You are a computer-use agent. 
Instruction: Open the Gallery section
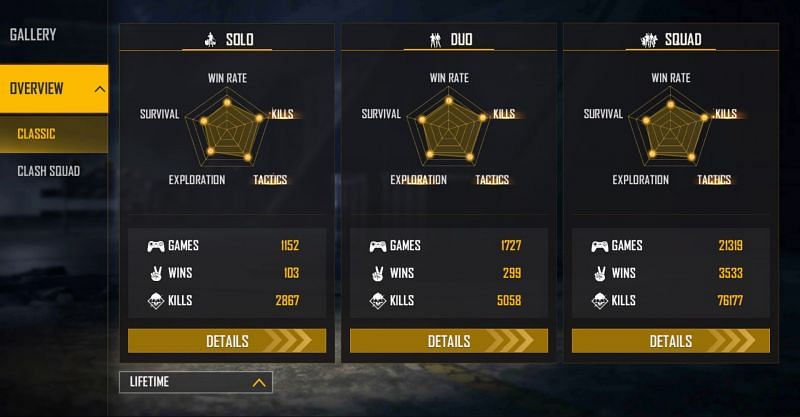pos(33,35)
